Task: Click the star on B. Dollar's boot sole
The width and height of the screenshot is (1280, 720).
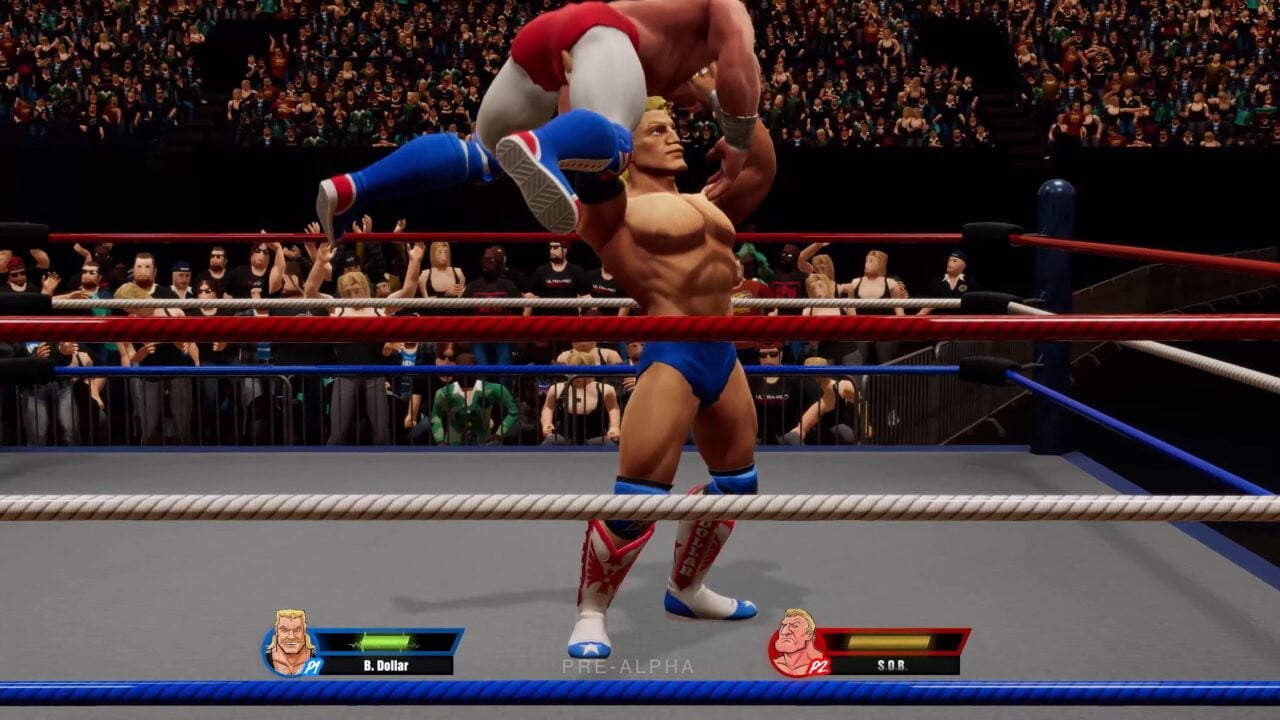Action: coord(588,647)
